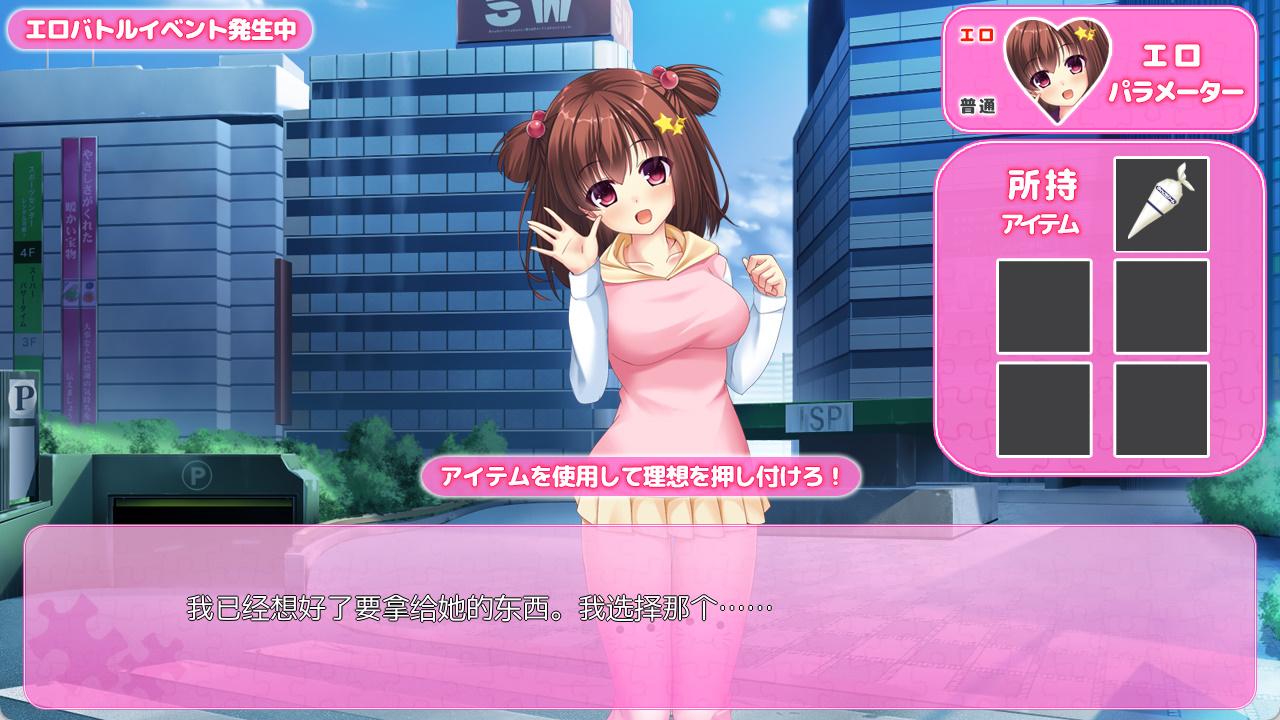Viewport: 1280px width, 720px height.
Task: Select the piping bag item slot
Action: [1161, 204]
